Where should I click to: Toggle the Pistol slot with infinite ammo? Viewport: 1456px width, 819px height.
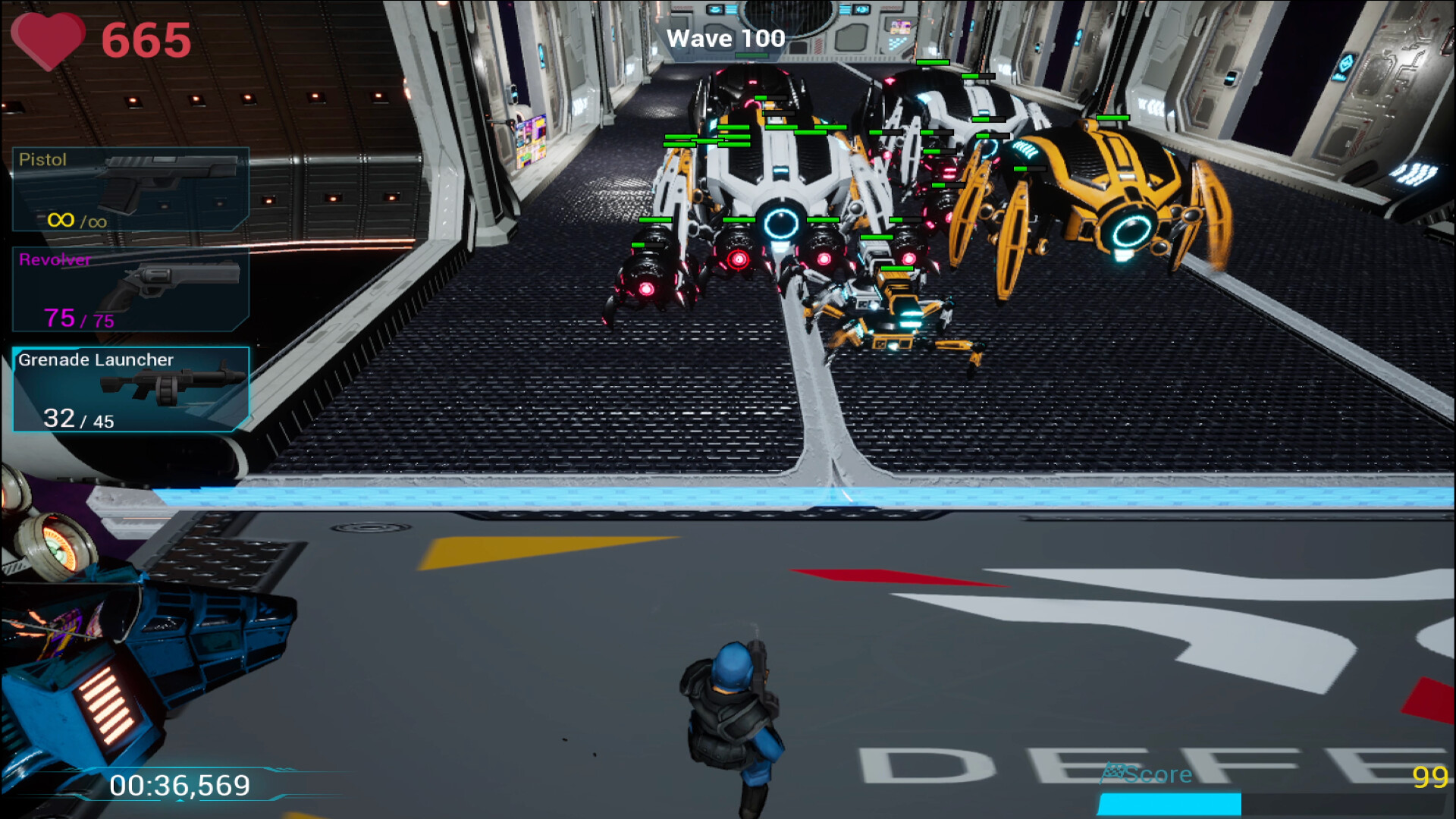point(129,190)
